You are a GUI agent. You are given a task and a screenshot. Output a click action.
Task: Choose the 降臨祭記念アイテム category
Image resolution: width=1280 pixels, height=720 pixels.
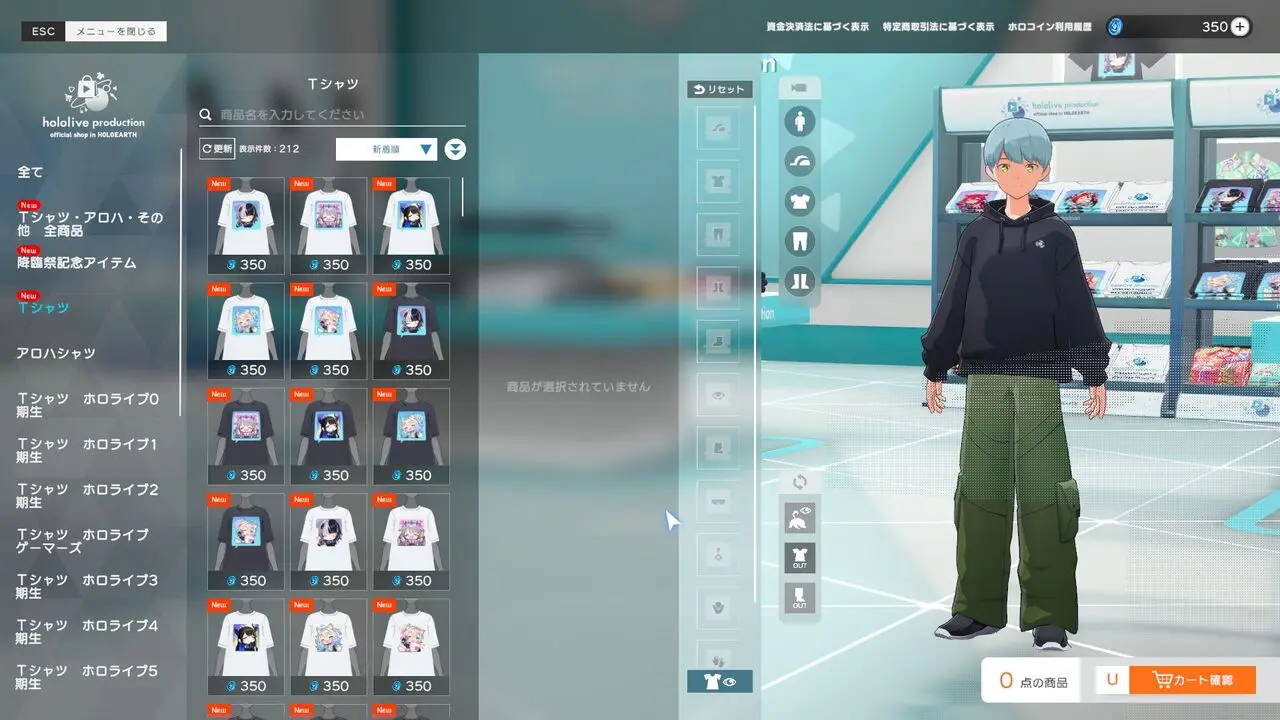tap(76, 263)
